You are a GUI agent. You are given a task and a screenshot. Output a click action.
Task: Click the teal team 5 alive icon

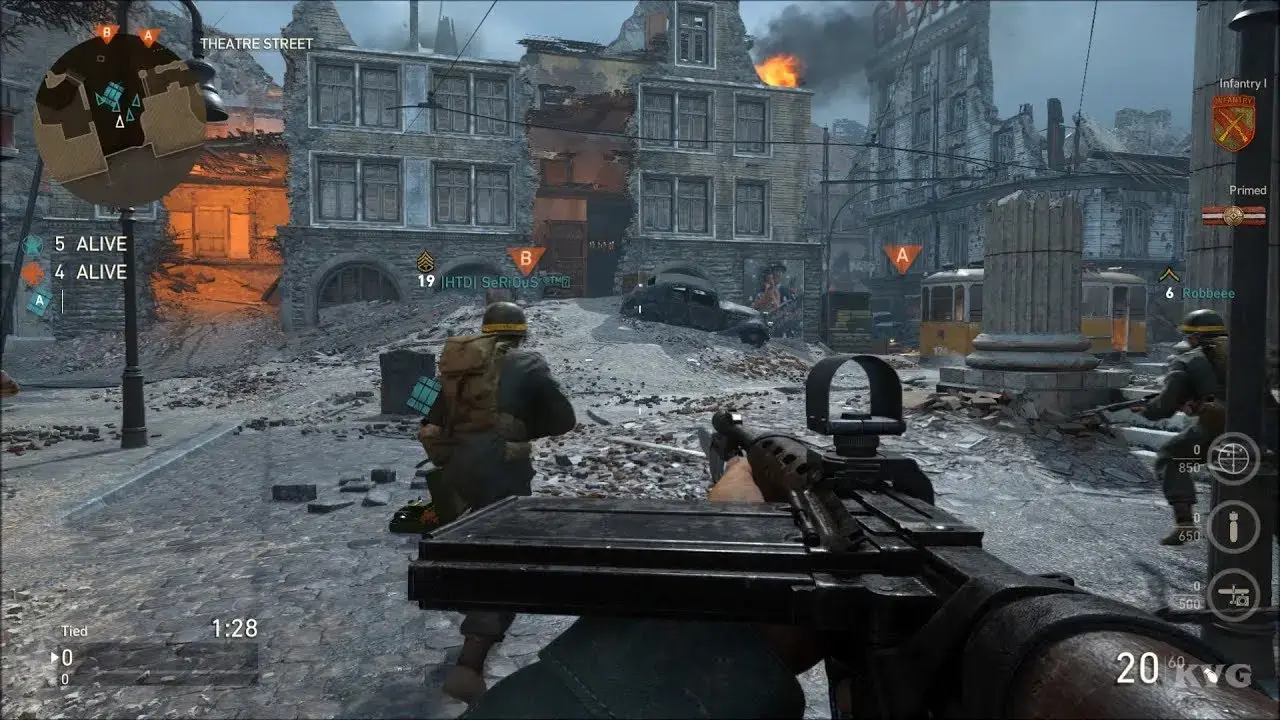click(x=33, y=244)
